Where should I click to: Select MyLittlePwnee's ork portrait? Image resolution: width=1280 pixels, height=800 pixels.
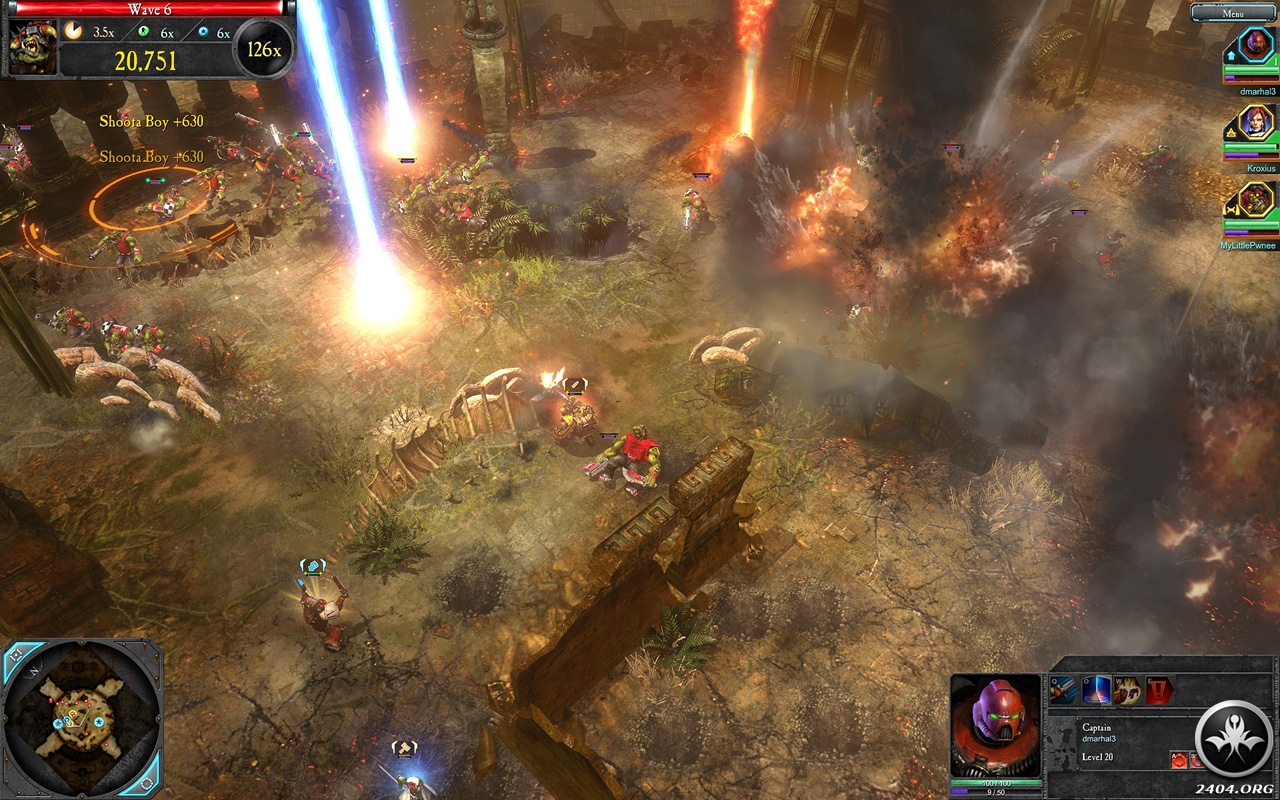point(1256,200)
